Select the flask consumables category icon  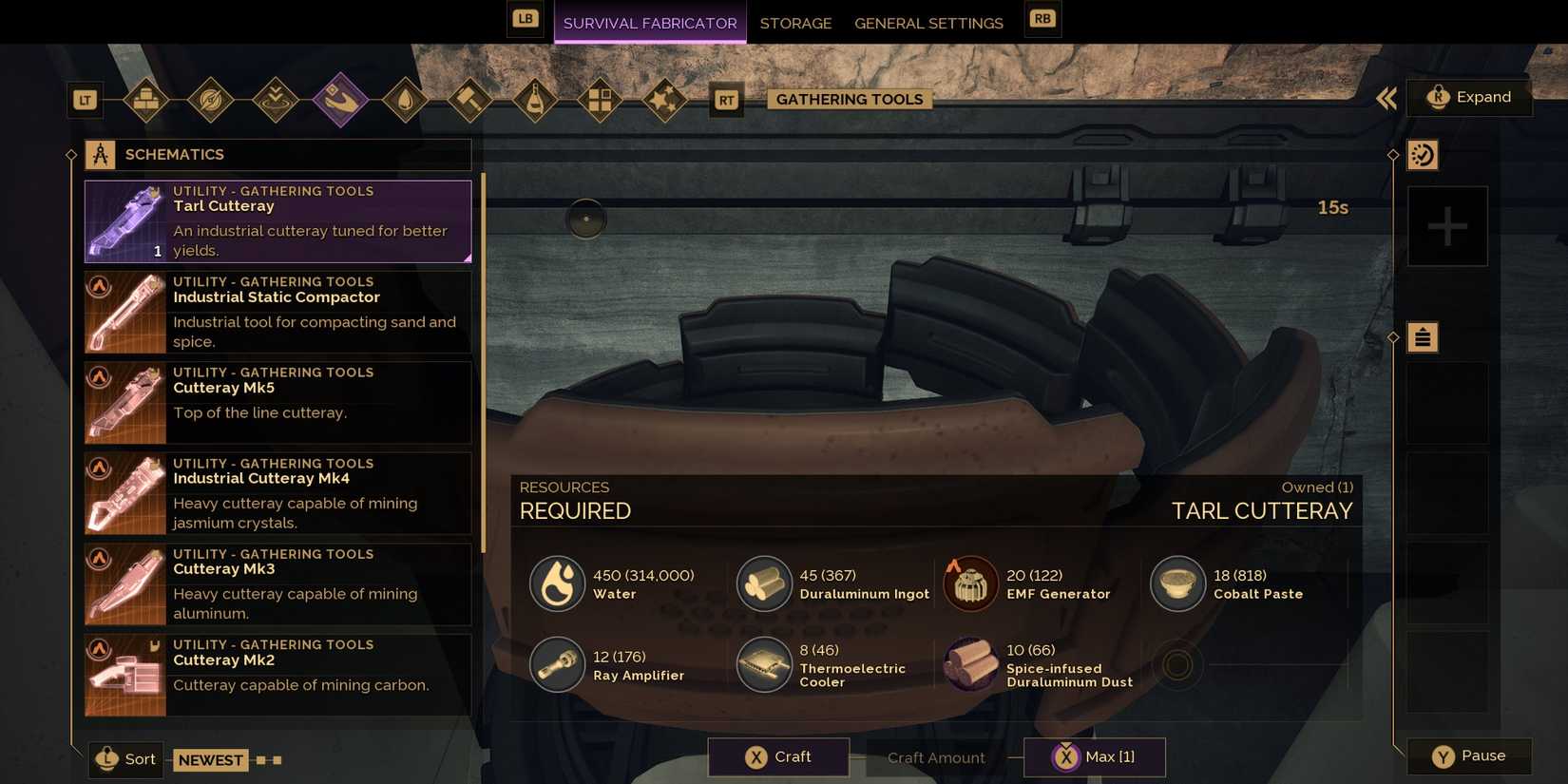(x=534, y=99)
